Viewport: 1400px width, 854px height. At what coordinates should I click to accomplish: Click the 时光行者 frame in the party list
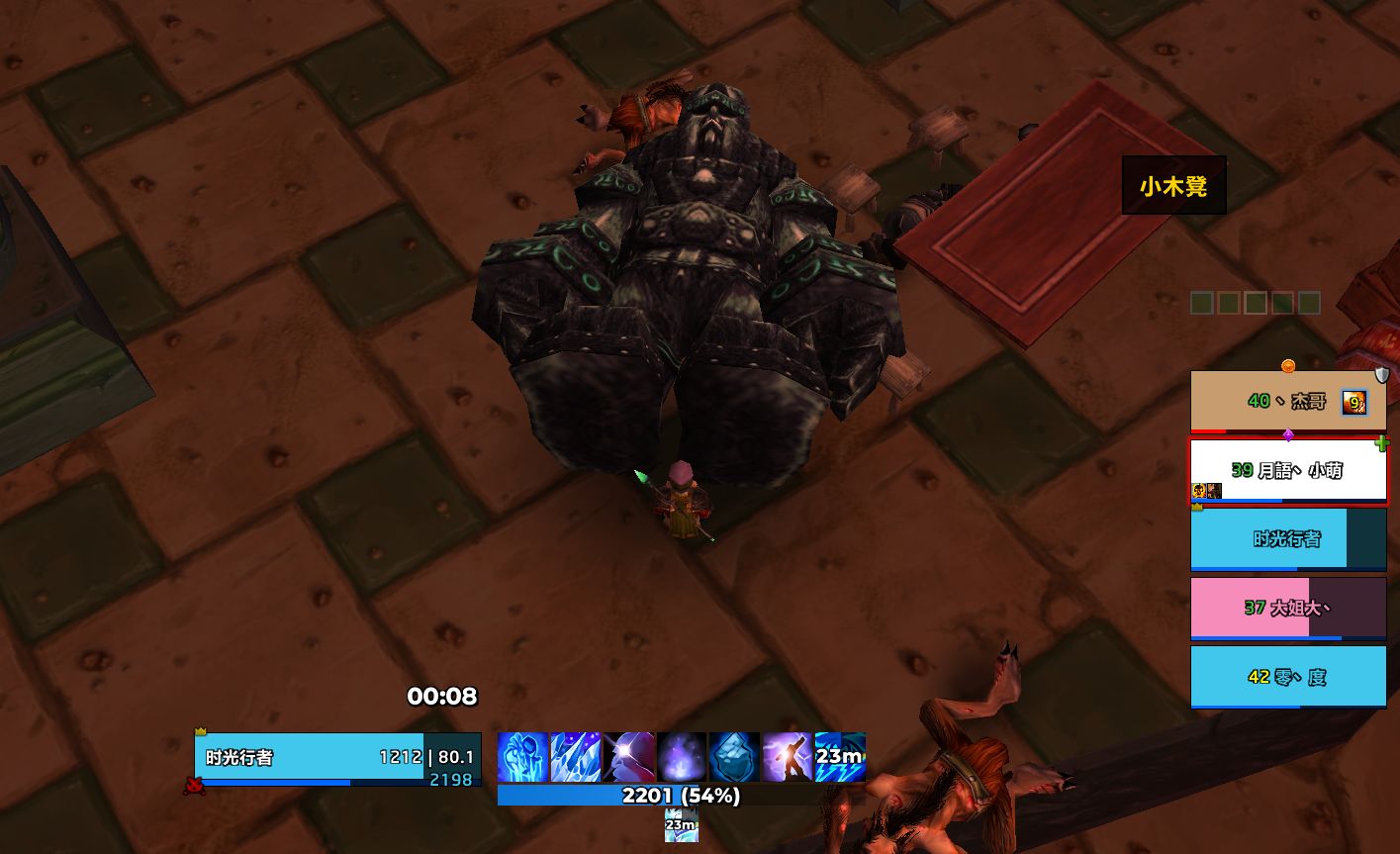pyautogui.click(x=1287, y=539)
